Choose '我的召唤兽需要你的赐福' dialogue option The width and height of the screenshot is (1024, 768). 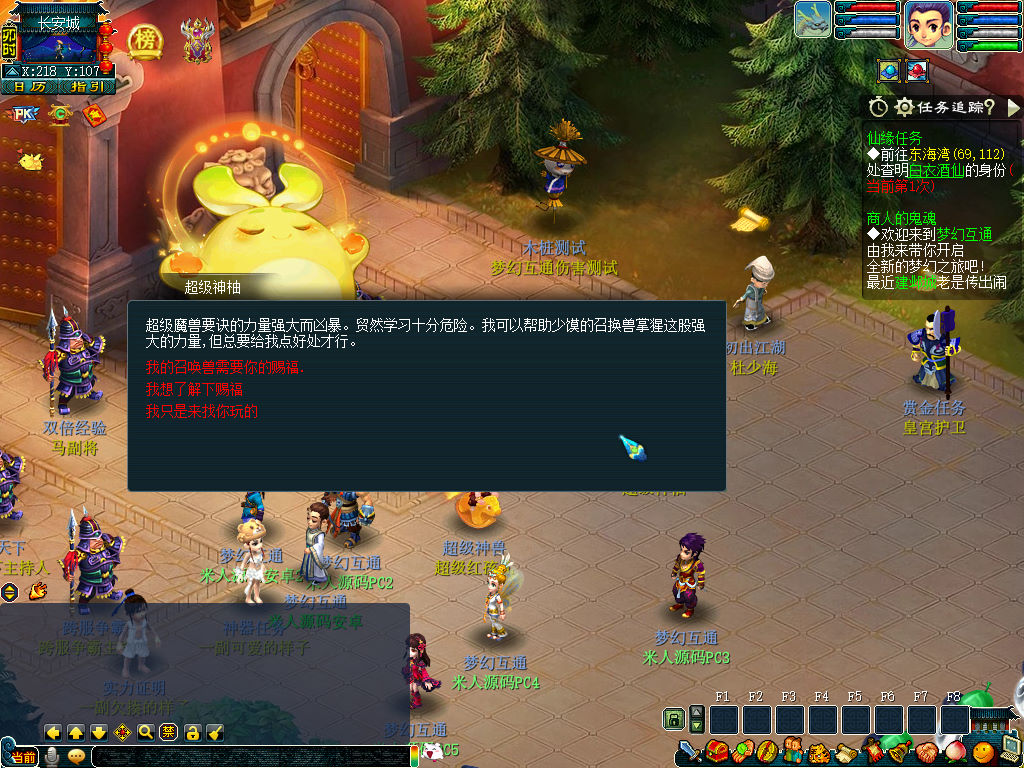tap(224, 367)
